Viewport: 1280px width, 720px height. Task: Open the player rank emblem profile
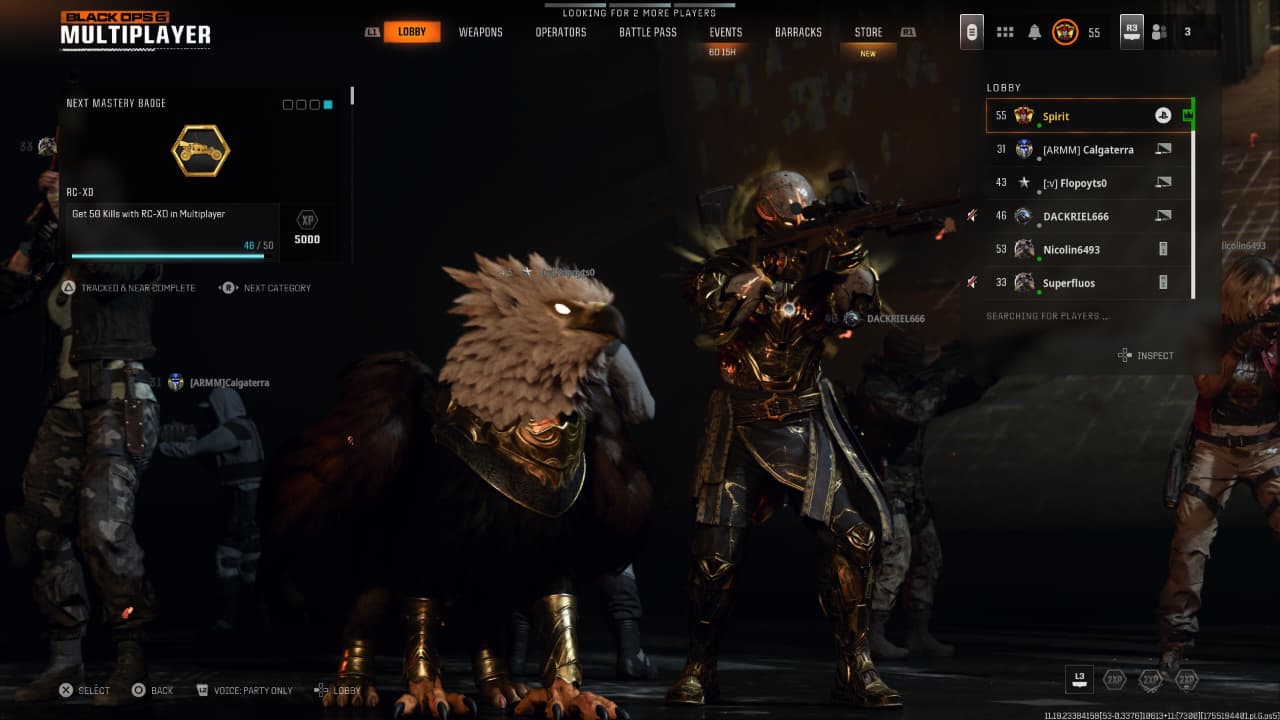pos(1064,32)
